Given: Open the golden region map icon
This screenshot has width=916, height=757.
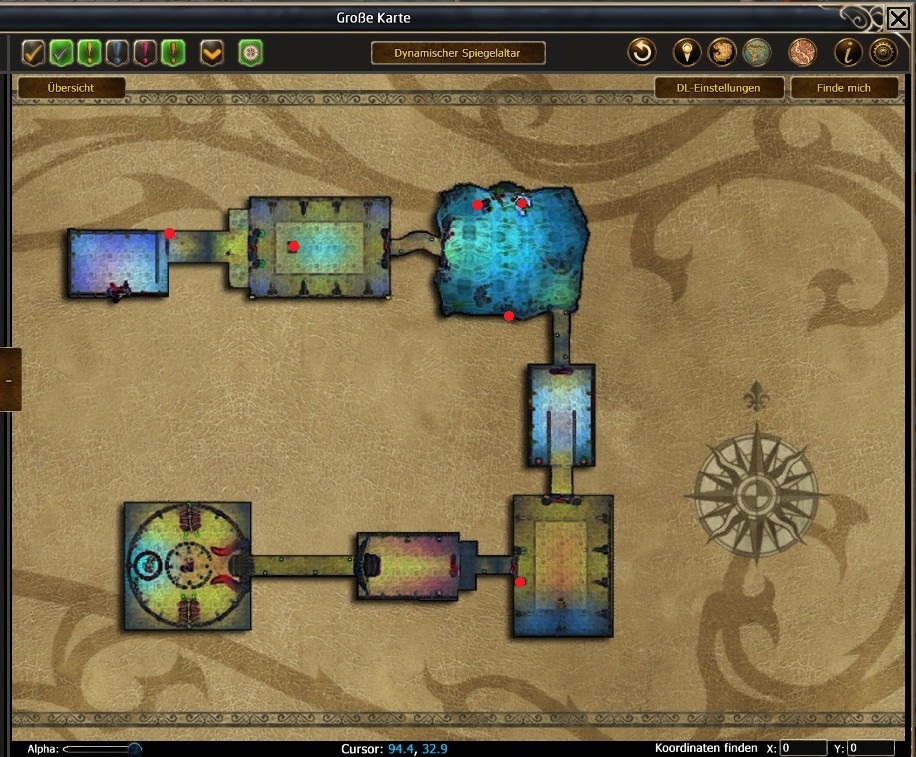Looking at the screenshot, I should coord(722,52).
